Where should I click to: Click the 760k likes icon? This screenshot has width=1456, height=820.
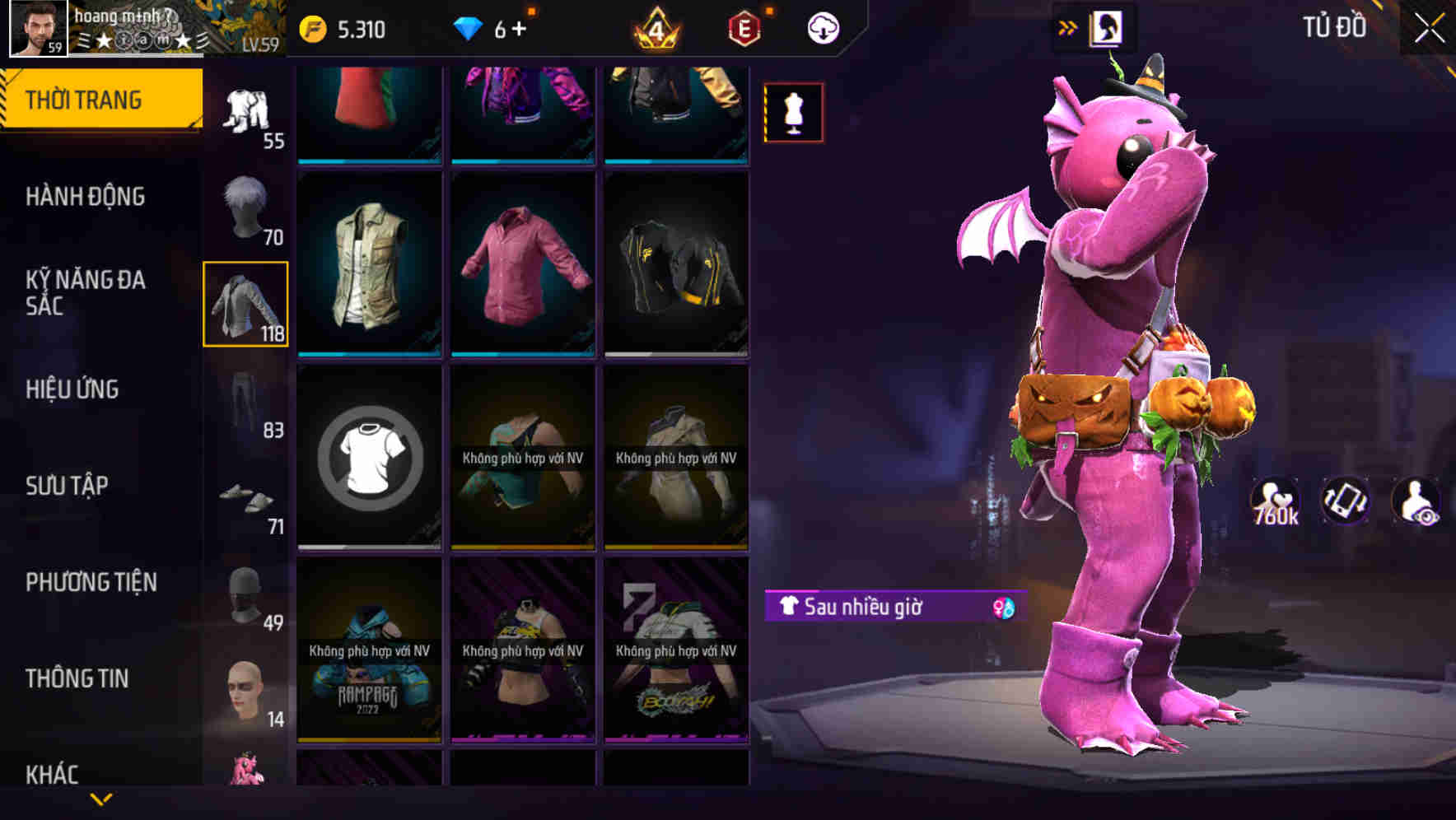pyautogui.click(x=1274, y=504)
